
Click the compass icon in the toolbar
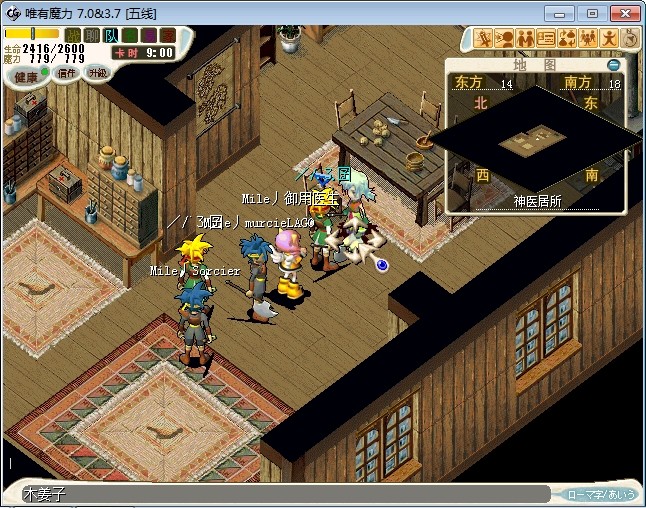pyautogui.click(x=630, y=39)
